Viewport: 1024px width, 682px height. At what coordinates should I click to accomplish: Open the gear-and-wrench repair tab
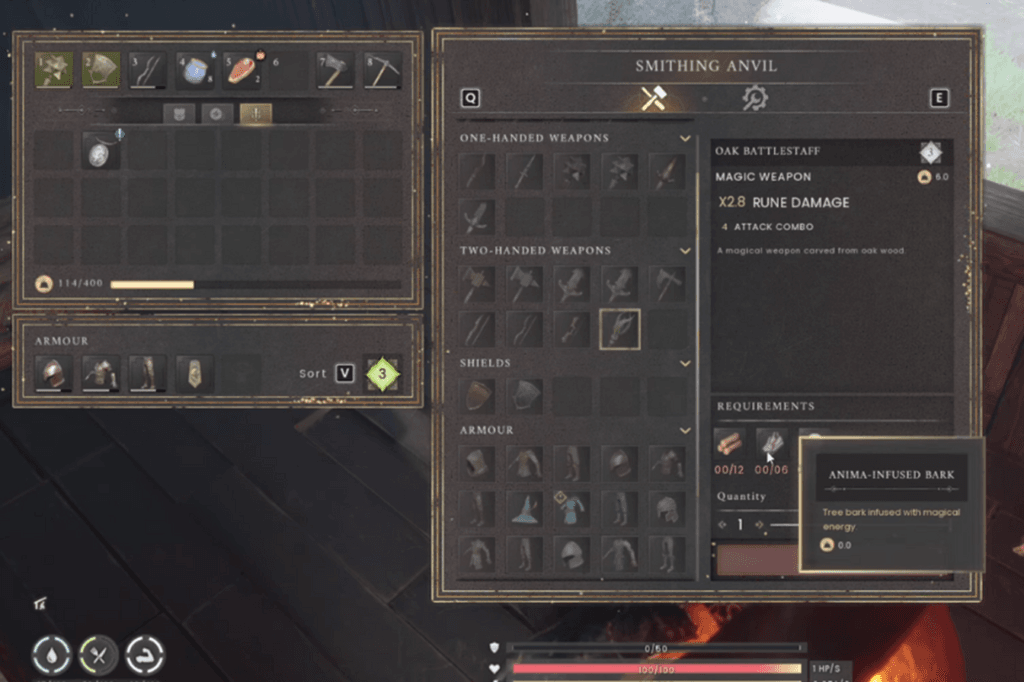point(754,98)
